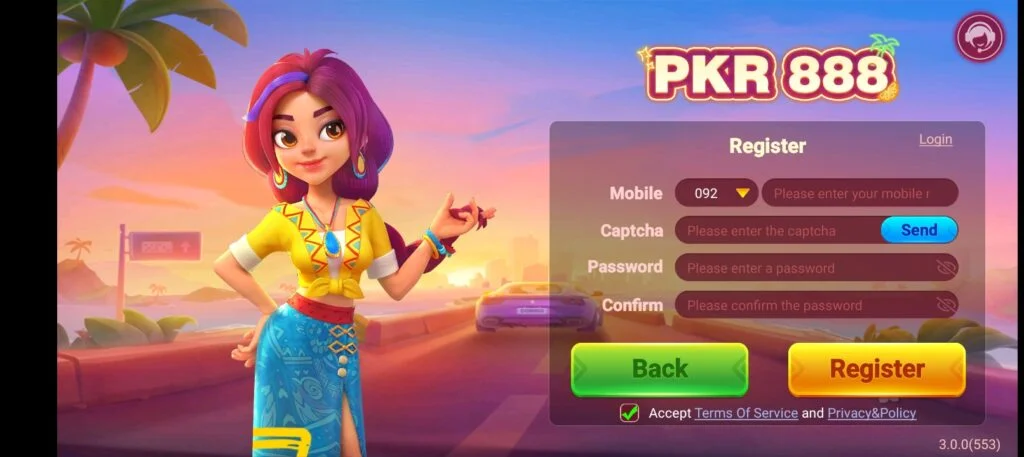Send the captcha code
1024x457 pixels.
pos(919,230)
